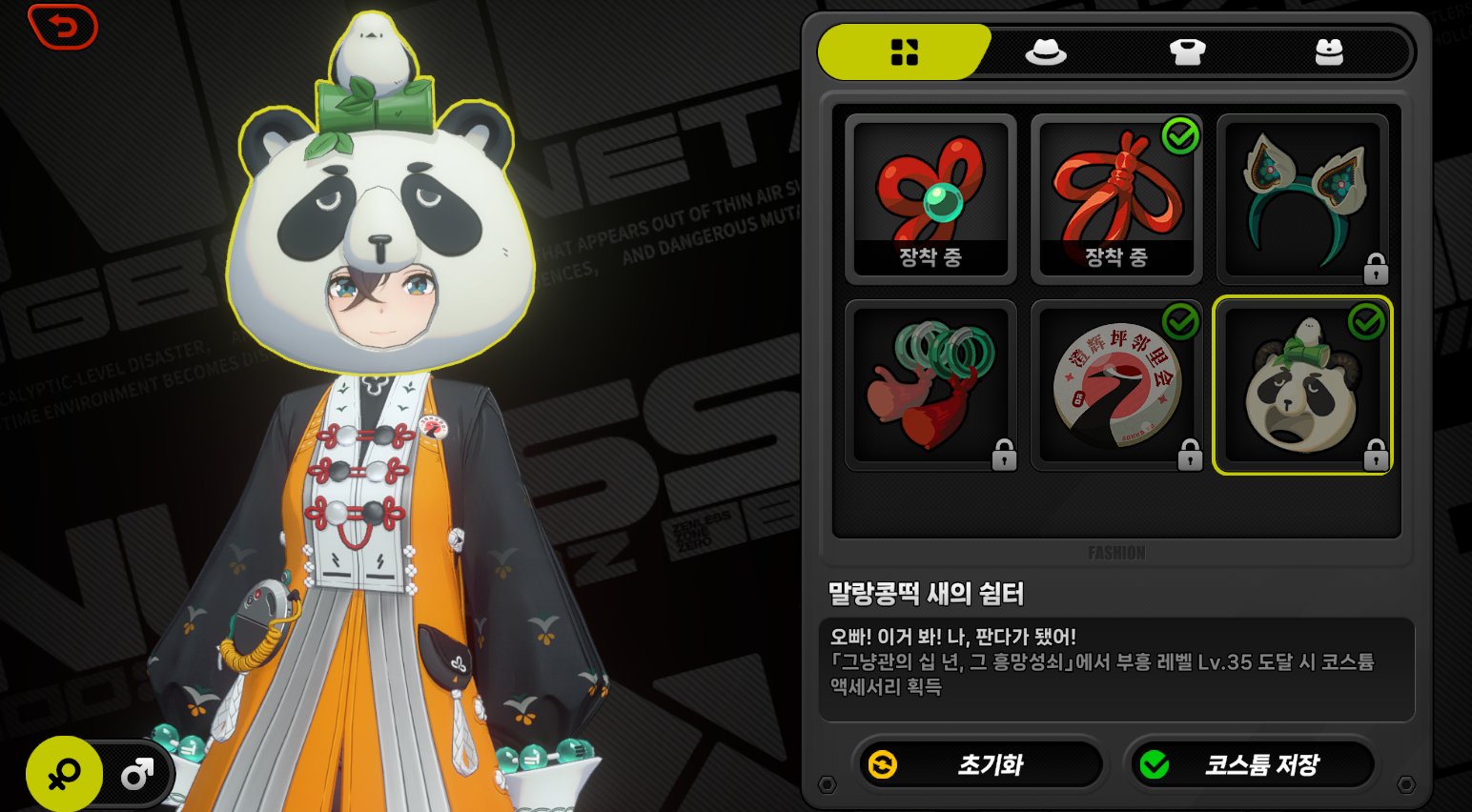Select the backpack accessory tab
The image size is (1472, 812).
[x=1328, y=51]
